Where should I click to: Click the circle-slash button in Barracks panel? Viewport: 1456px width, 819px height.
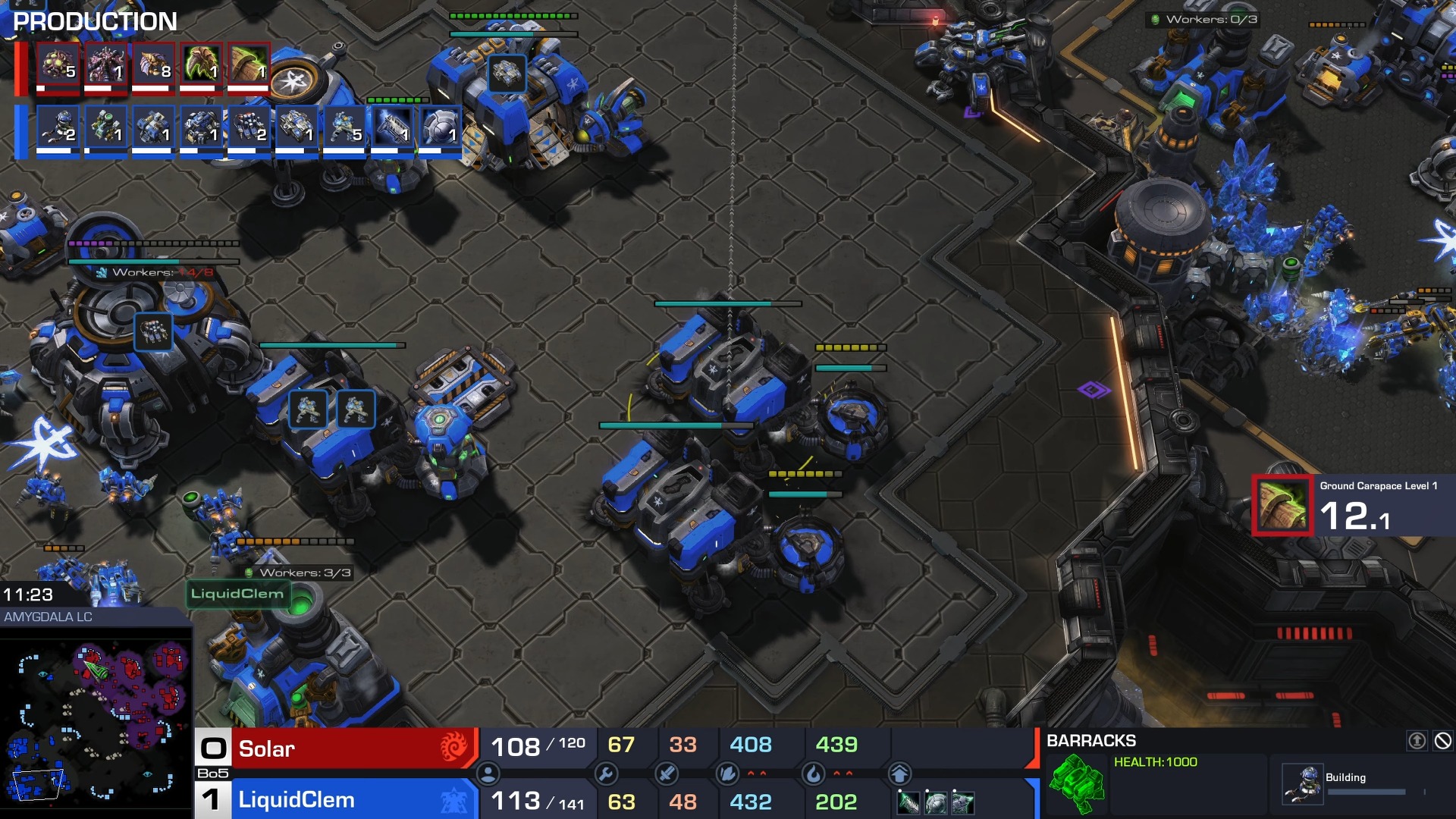point(1442,741)
